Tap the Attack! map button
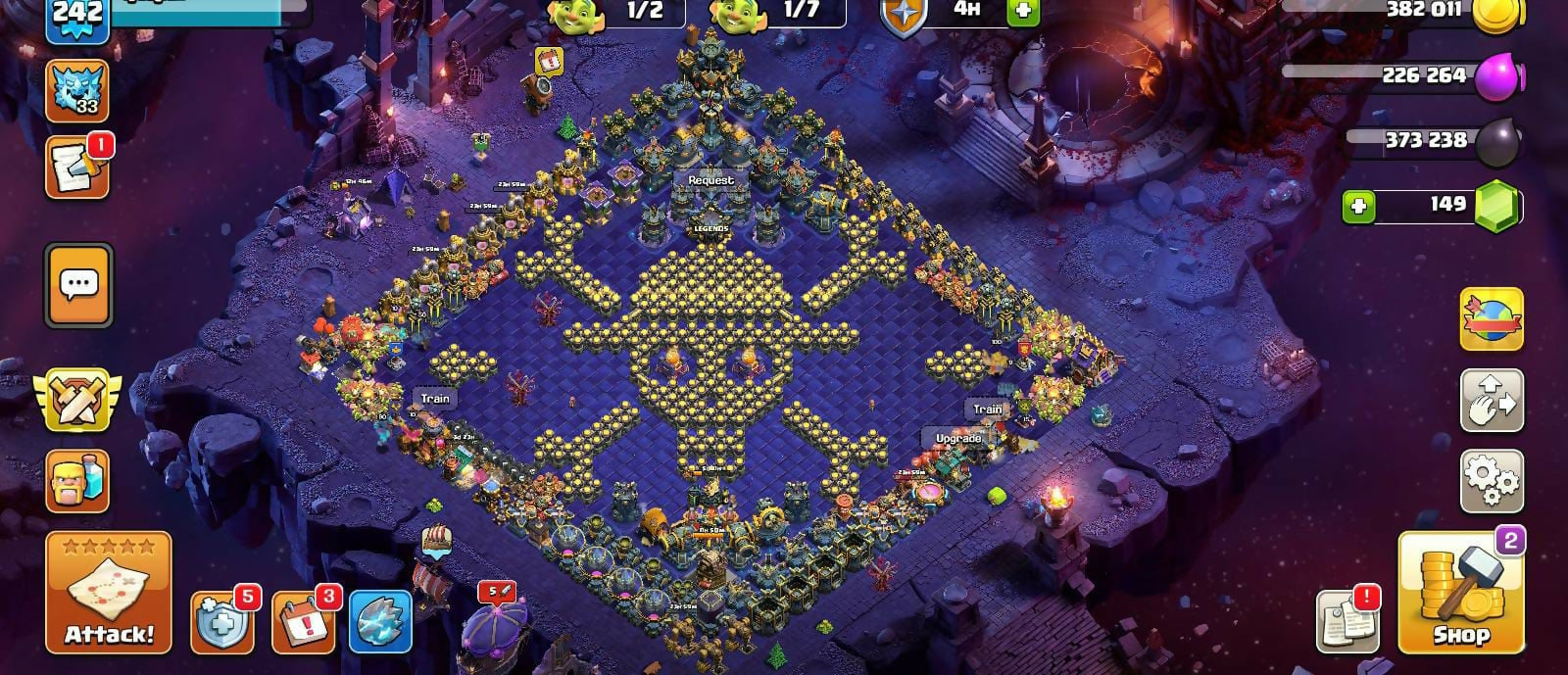The width and height of the screenshot is (1568, 675). pyautogui.click(x=108, y=593)
